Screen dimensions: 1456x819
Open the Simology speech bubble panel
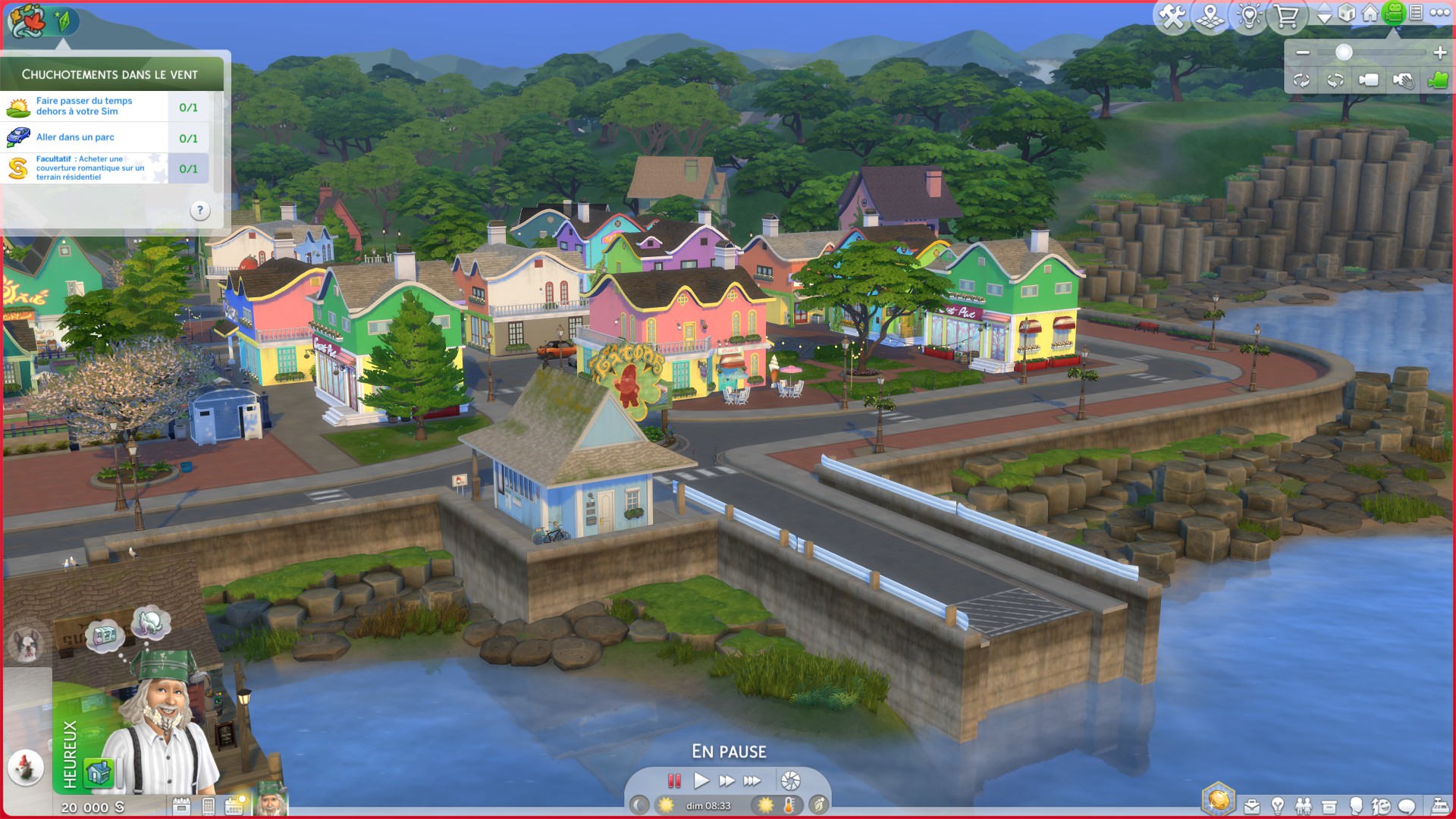click(1407, 806)
